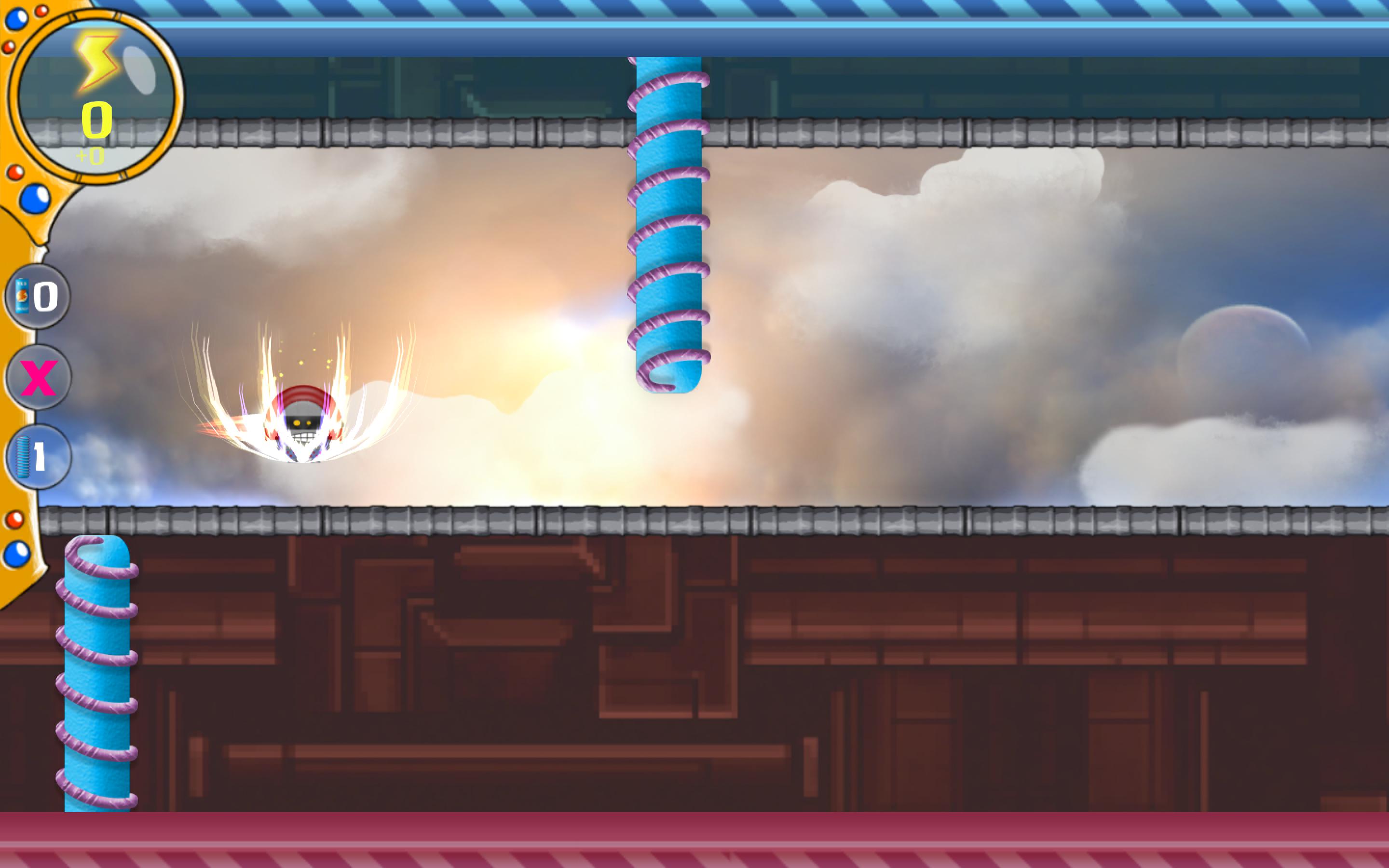Click the pink X bubble

click(39, 377)
